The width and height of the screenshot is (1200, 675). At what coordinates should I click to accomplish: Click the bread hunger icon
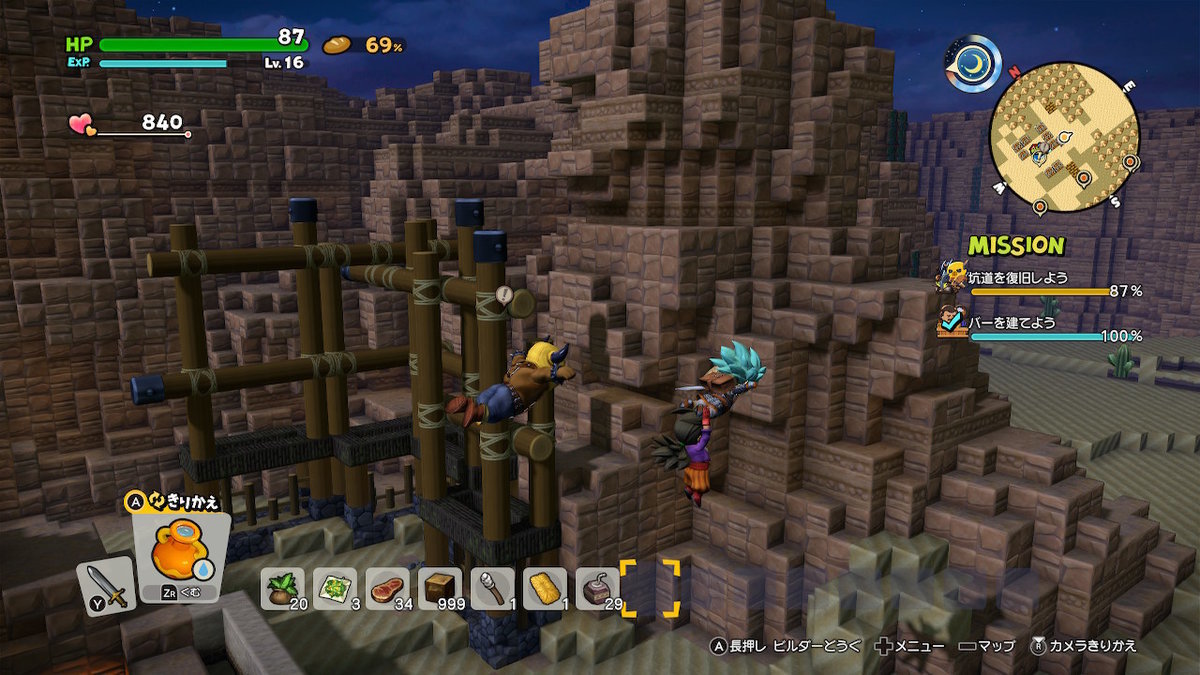point(338,45)
